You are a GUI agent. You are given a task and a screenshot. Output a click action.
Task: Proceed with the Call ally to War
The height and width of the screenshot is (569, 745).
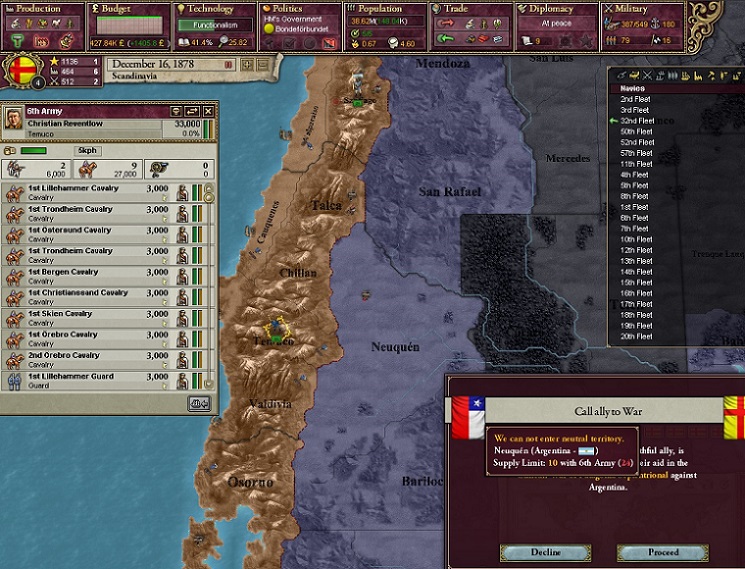[662, 552]
